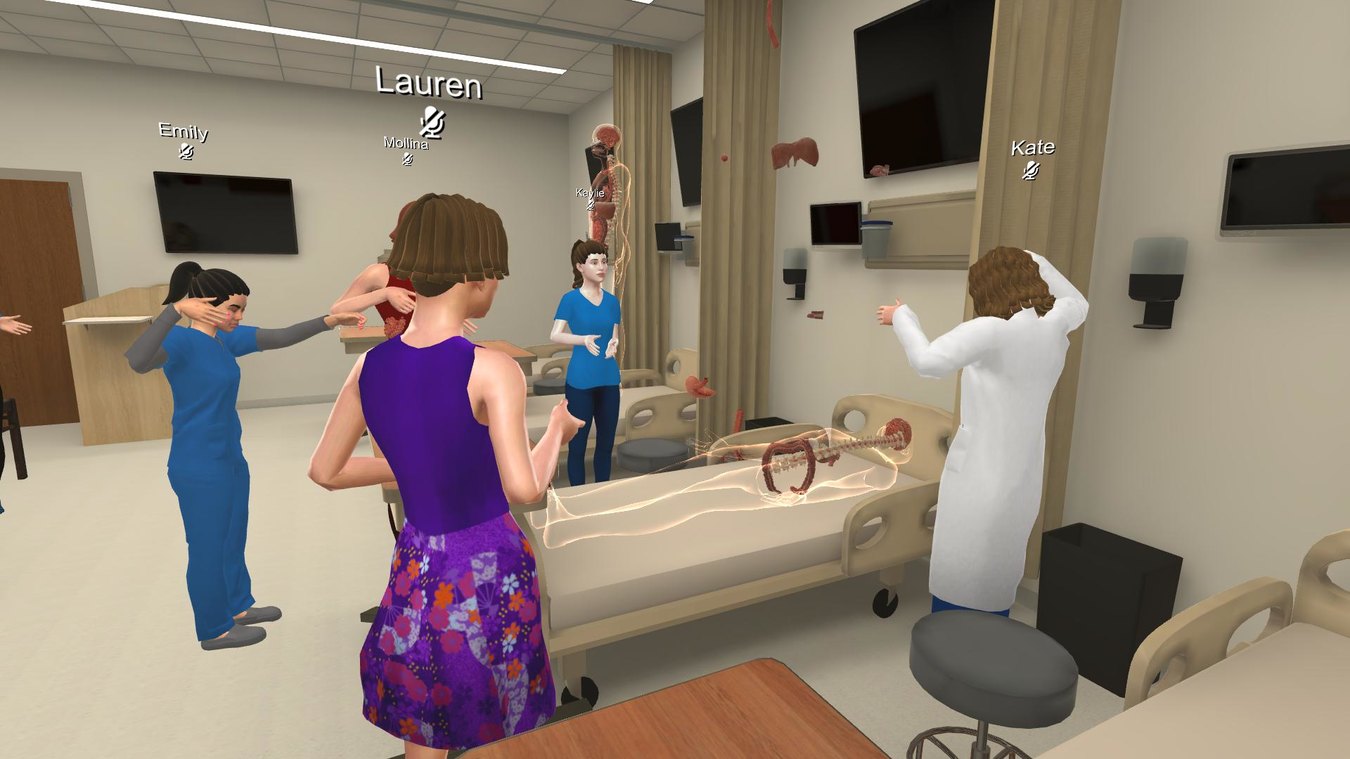Click Mollina's muted microphone icon

coord(406,159)
